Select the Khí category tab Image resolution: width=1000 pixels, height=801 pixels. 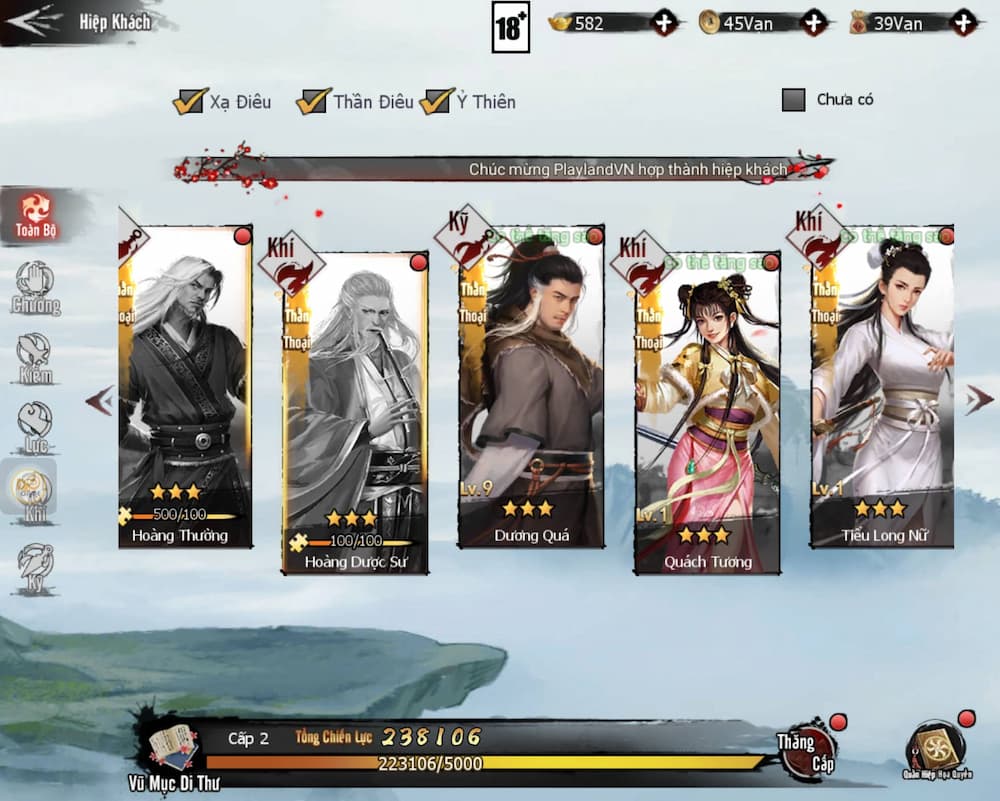click(33, 492)
